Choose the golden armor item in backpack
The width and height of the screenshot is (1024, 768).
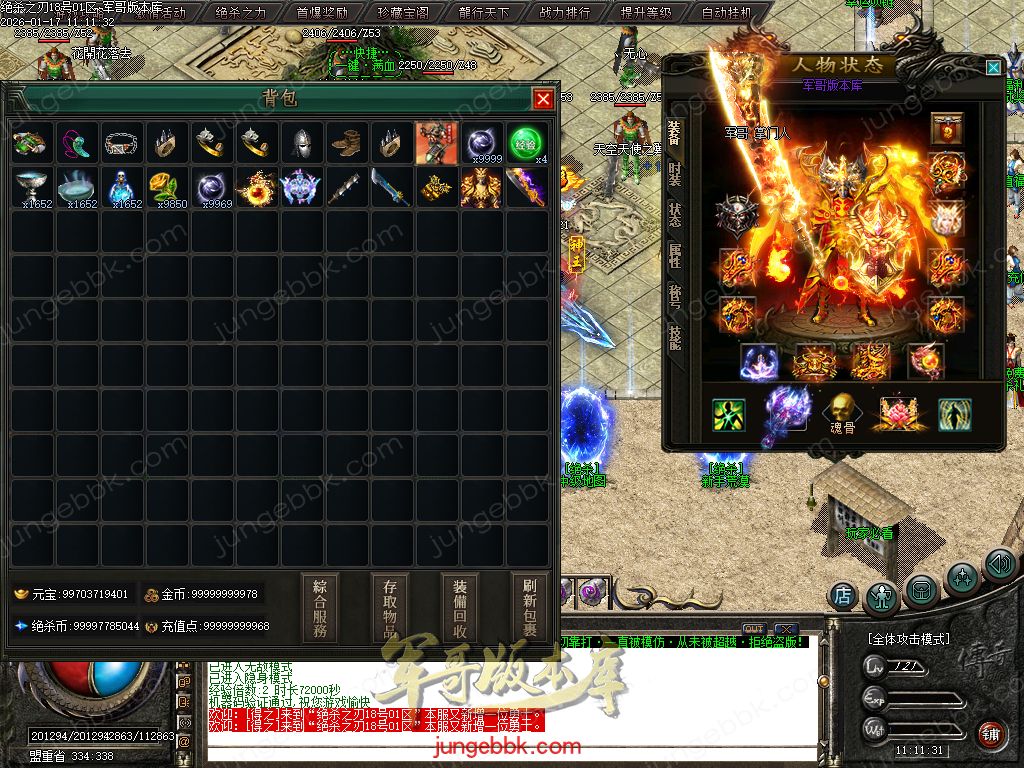click(480, 187)
